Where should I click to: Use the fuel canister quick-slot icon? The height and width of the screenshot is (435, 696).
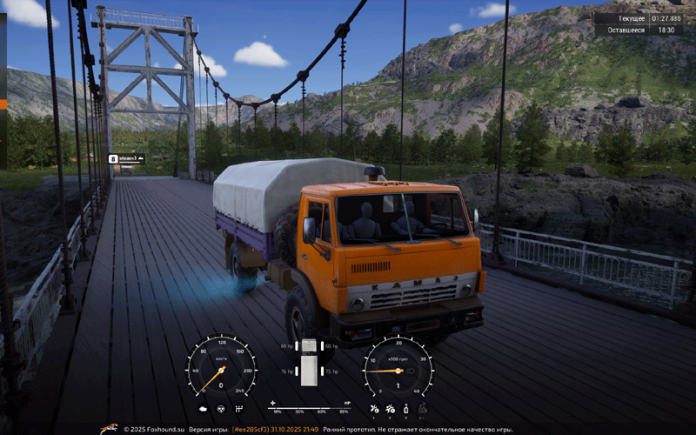pos(406,408)
